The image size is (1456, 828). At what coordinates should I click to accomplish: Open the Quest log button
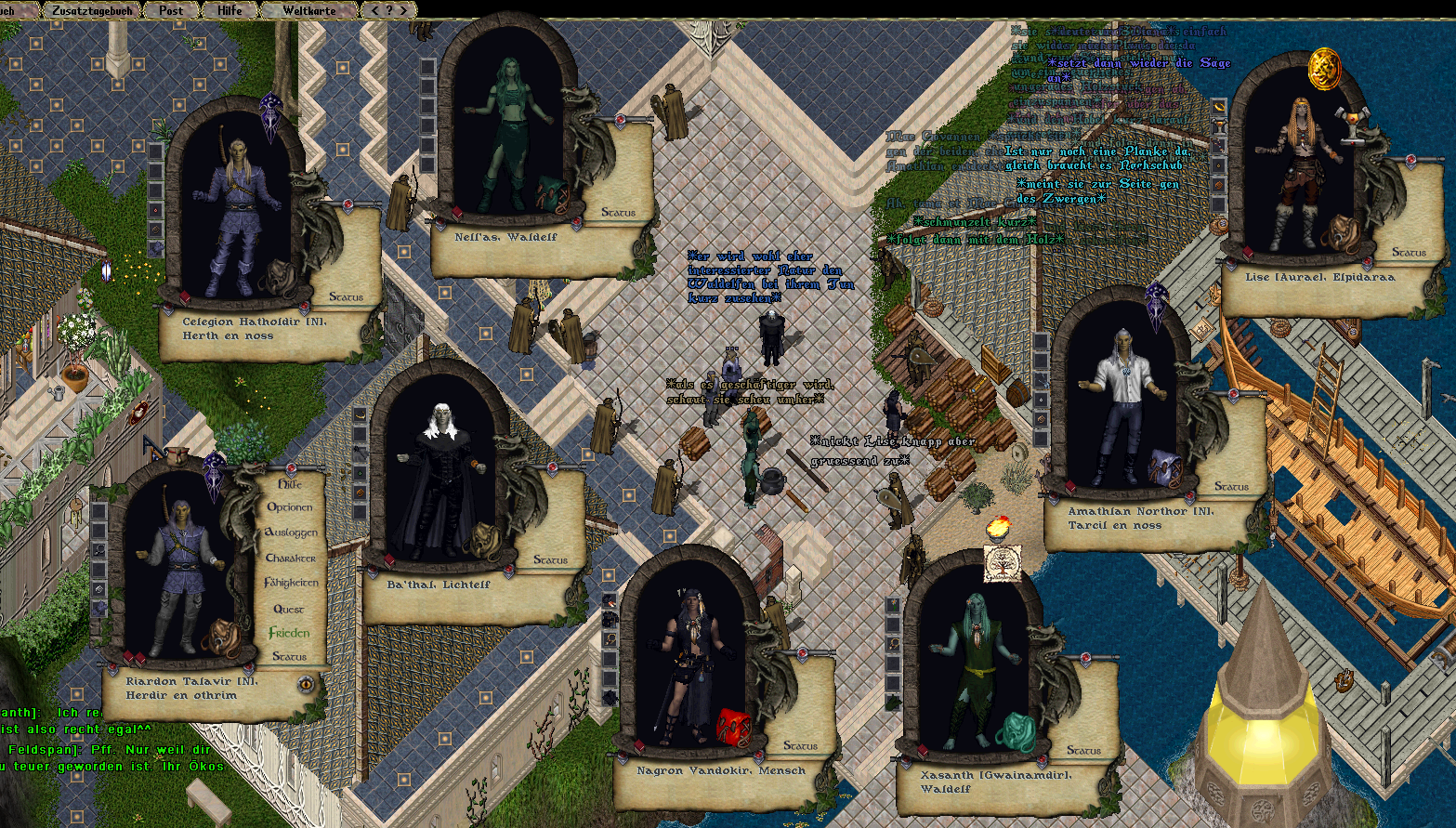point(289,609)
